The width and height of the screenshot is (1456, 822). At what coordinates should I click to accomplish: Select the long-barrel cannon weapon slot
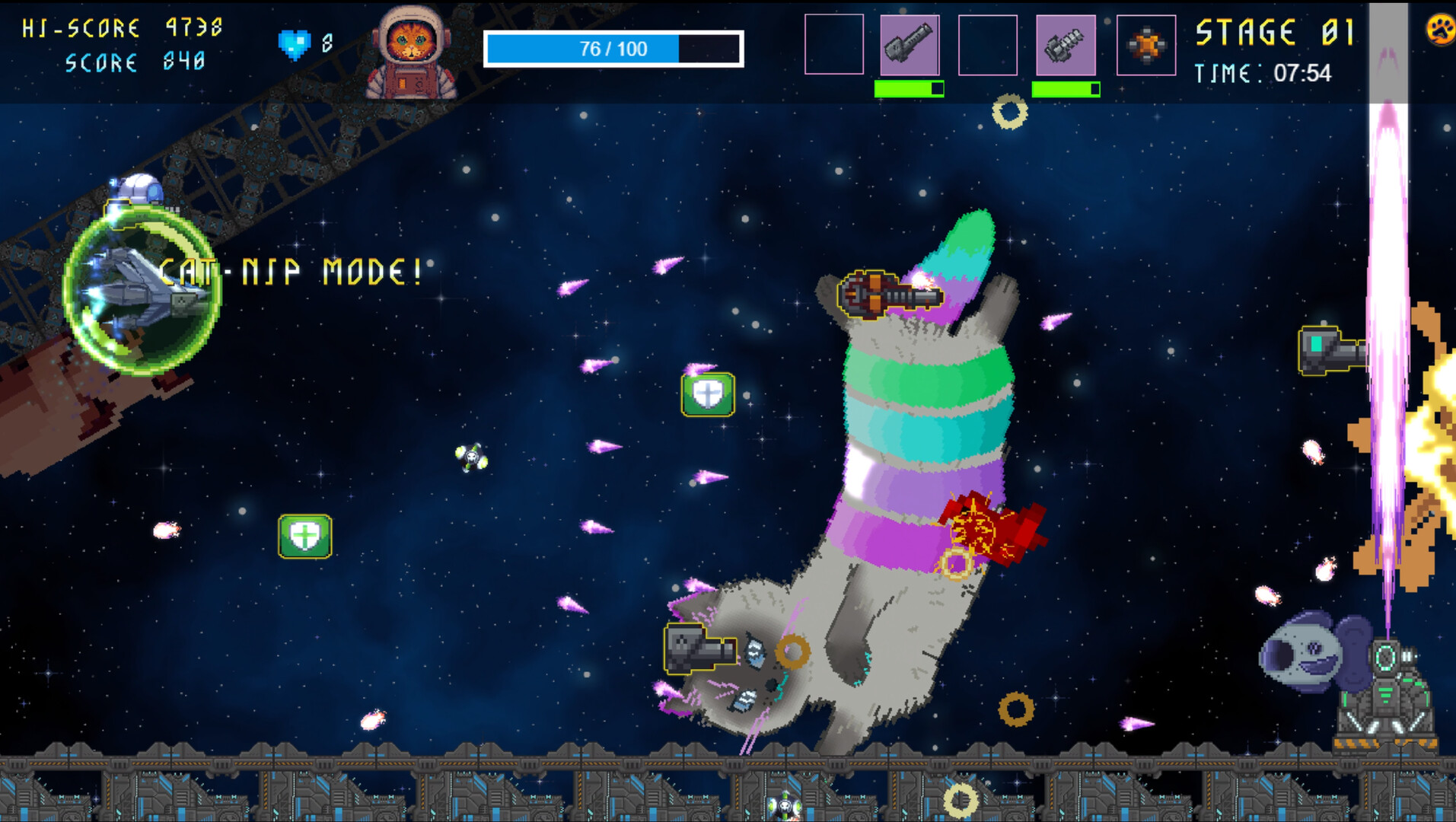click(x=910, y=45)
